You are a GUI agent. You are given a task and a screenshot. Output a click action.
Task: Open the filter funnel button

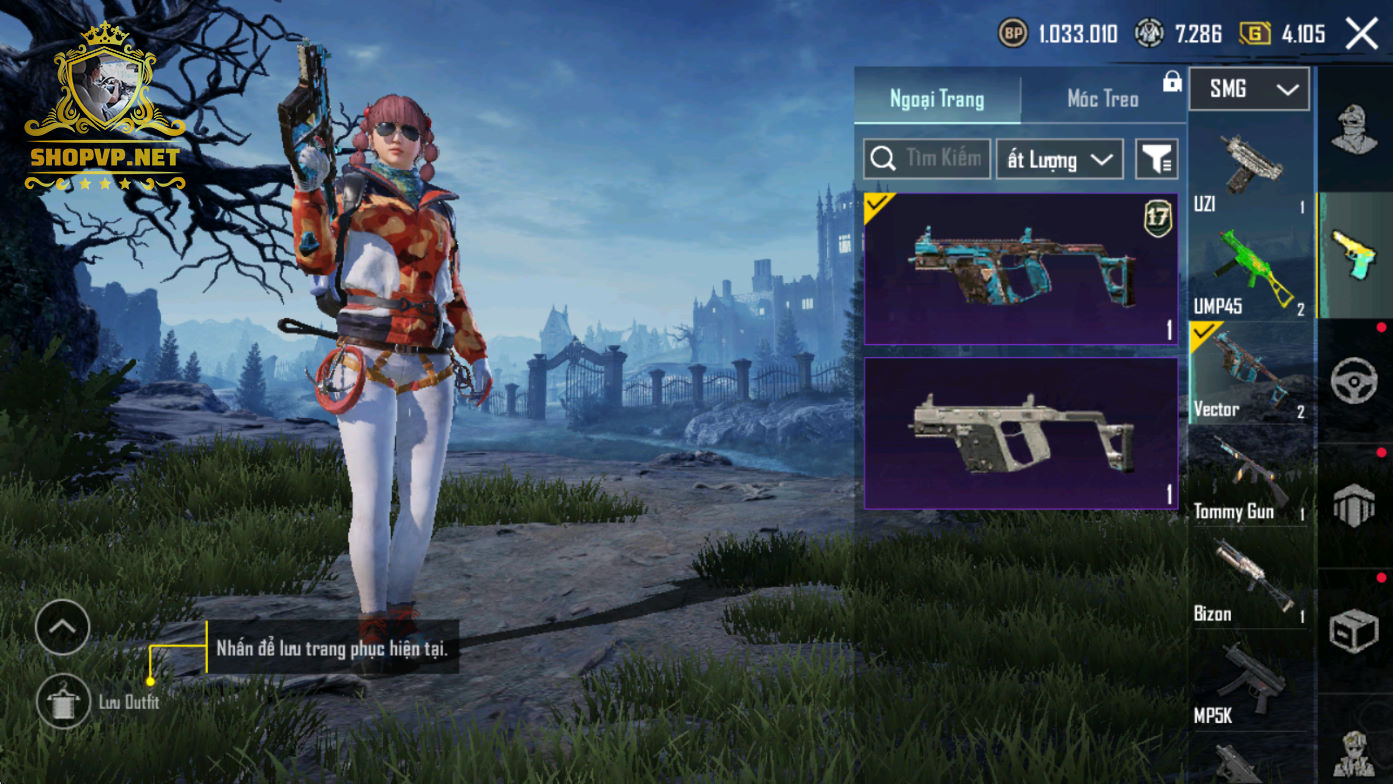pyautogui.click(x=1156, y=160)
